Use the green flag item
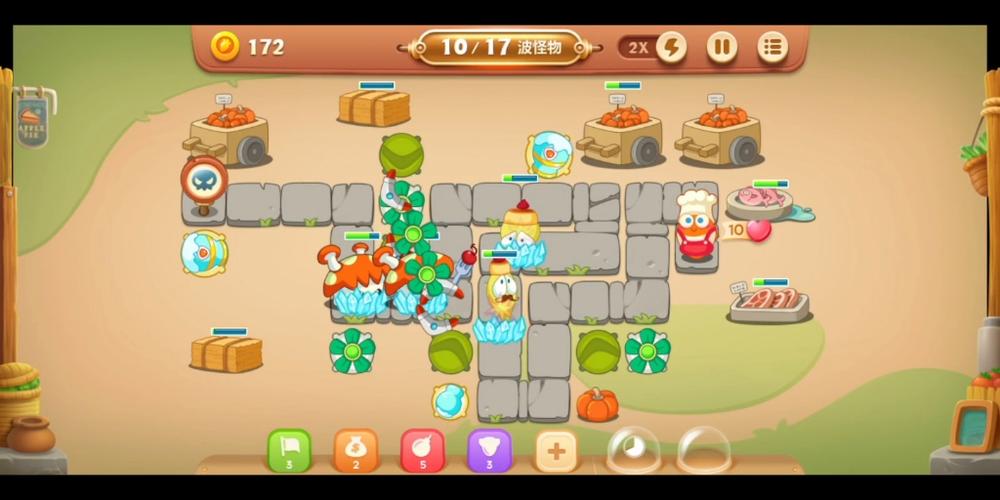 289,450
